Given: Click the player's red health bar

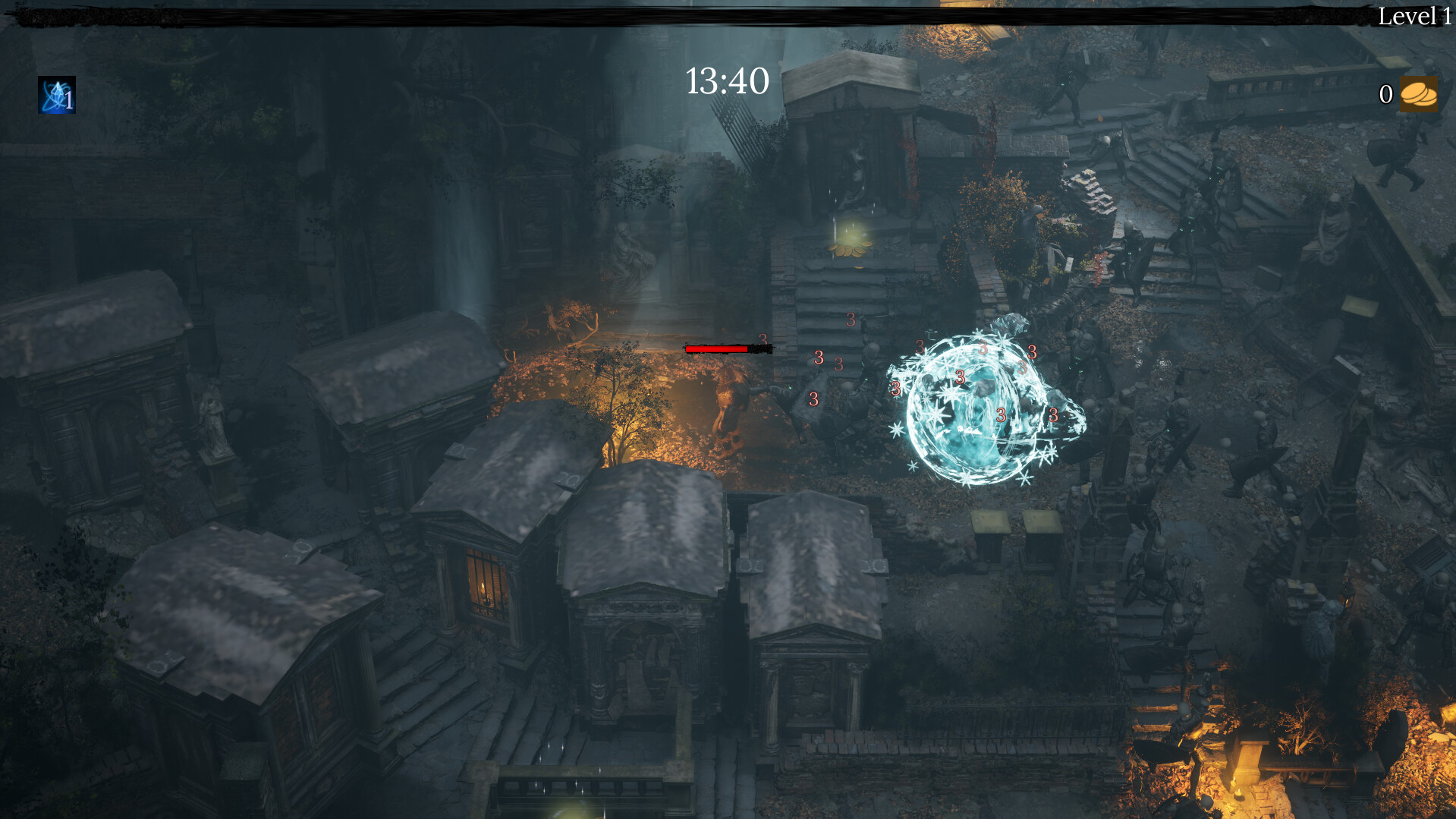Looking at the screenshot, I should tap(716, 349).
